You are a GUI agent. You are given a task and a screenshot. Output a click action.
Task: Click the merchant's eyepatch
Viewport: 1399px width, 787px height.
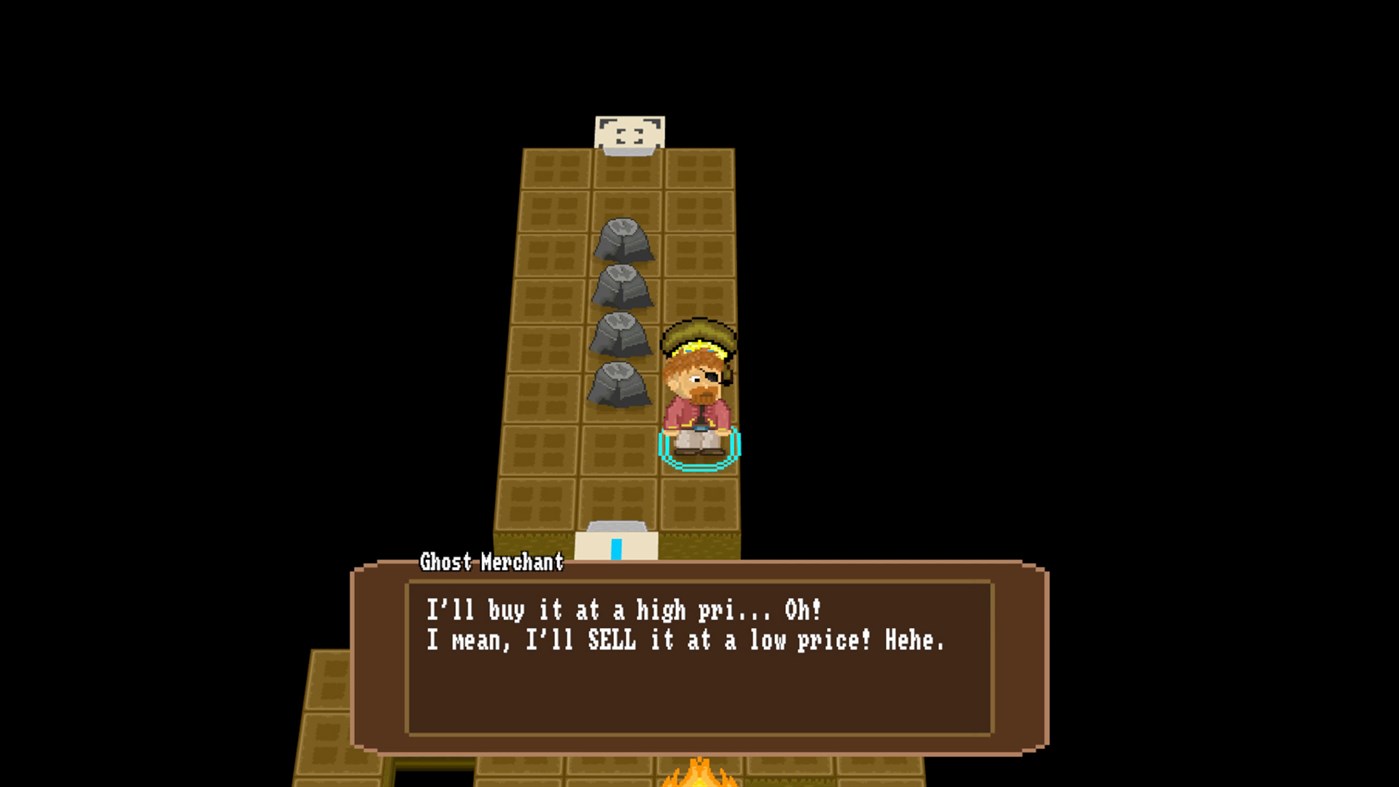712,378
